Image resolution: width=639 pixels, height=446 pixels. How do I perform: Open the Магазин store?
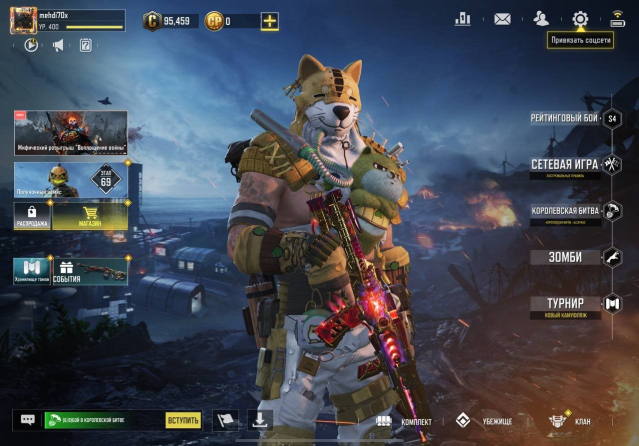tap(90, 216)
